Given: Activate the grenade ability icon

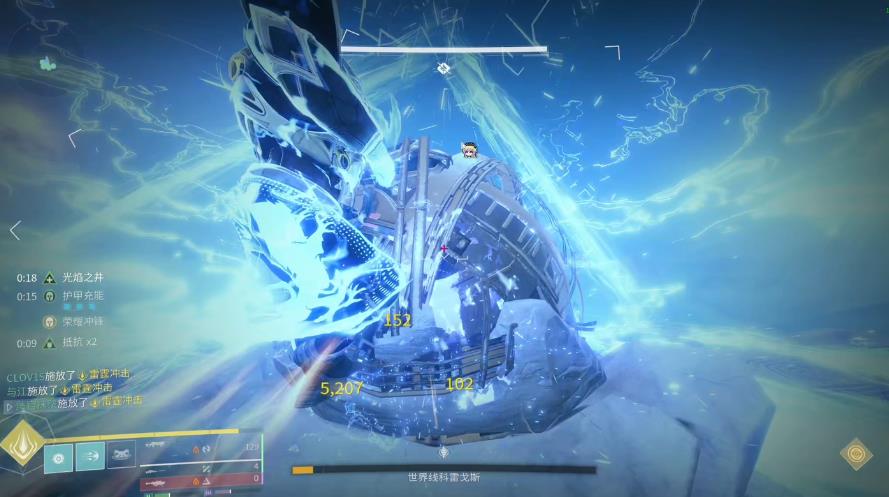Looking at the screenshot, I should [58, 458].
